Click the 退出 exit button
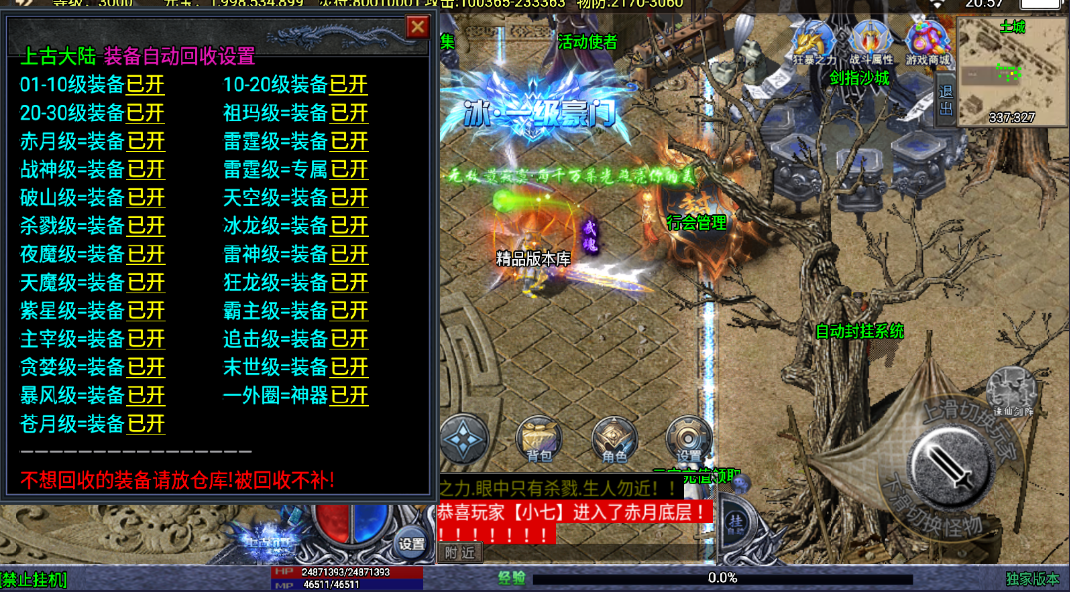The width and height of the screenshot is (1070, 592). point(947,102)
